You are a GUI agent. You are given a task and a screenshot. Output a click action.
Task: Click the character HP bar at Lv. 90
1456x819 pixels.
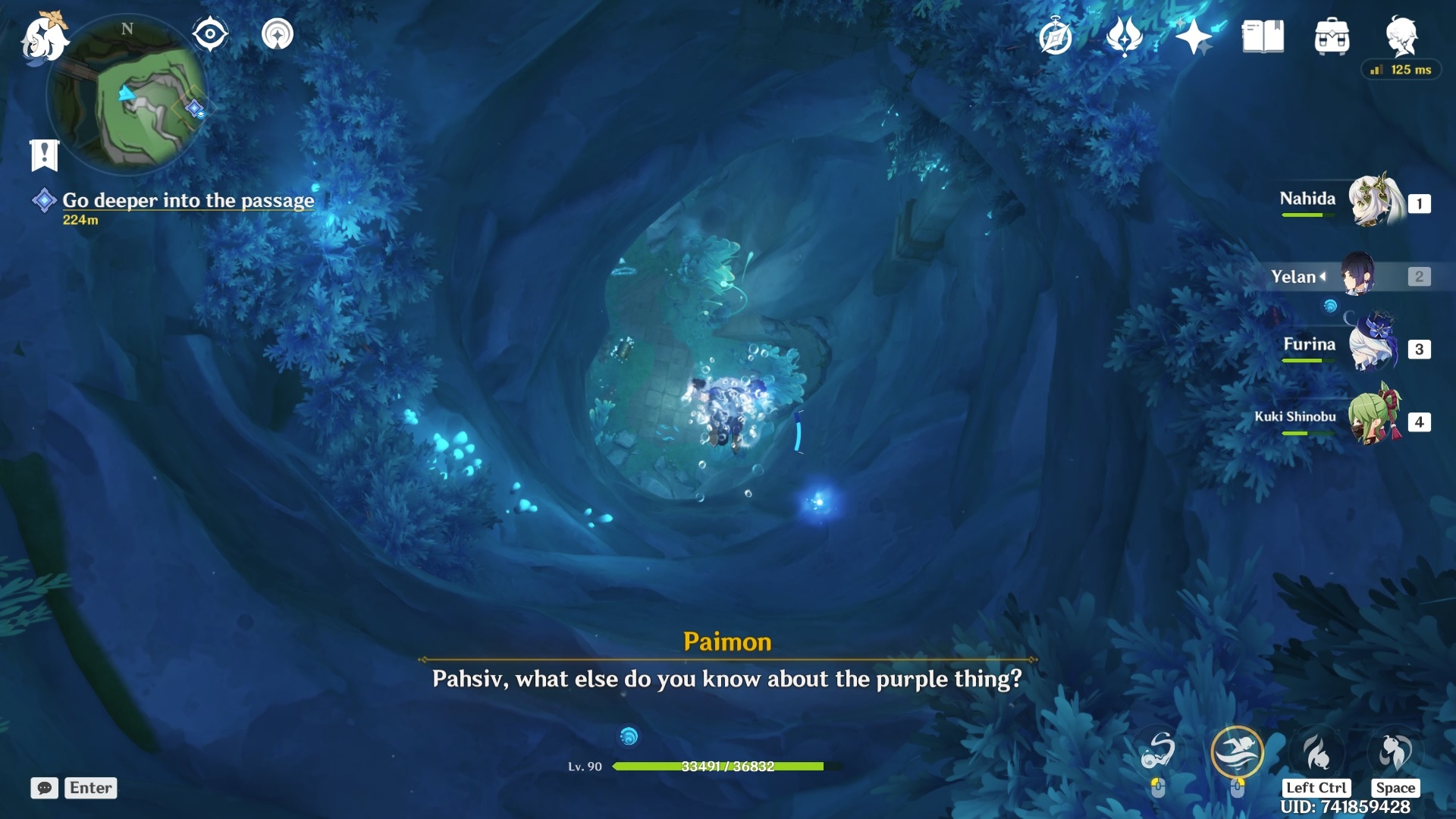720,766
